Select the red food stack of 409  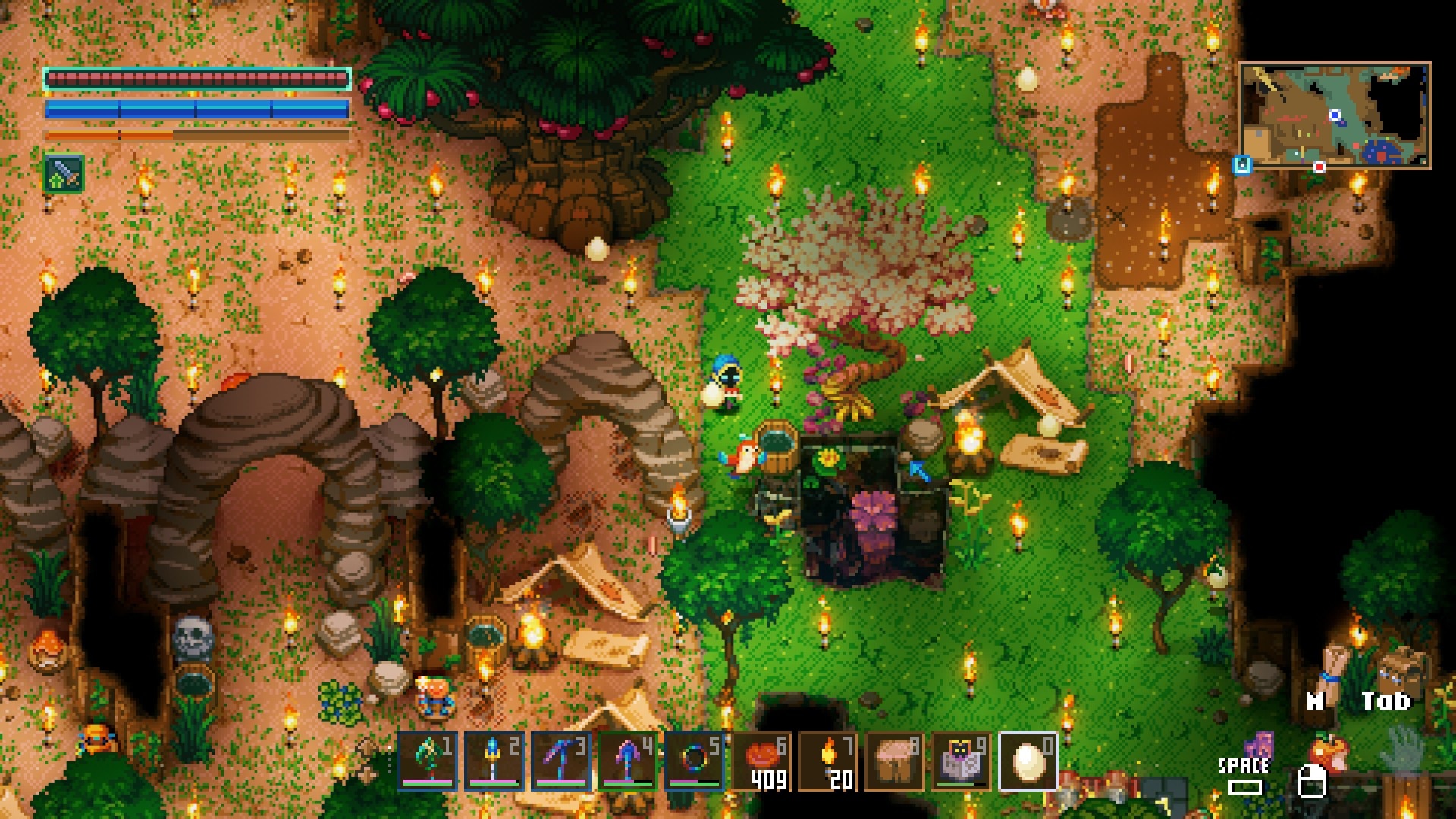[761, 761]
